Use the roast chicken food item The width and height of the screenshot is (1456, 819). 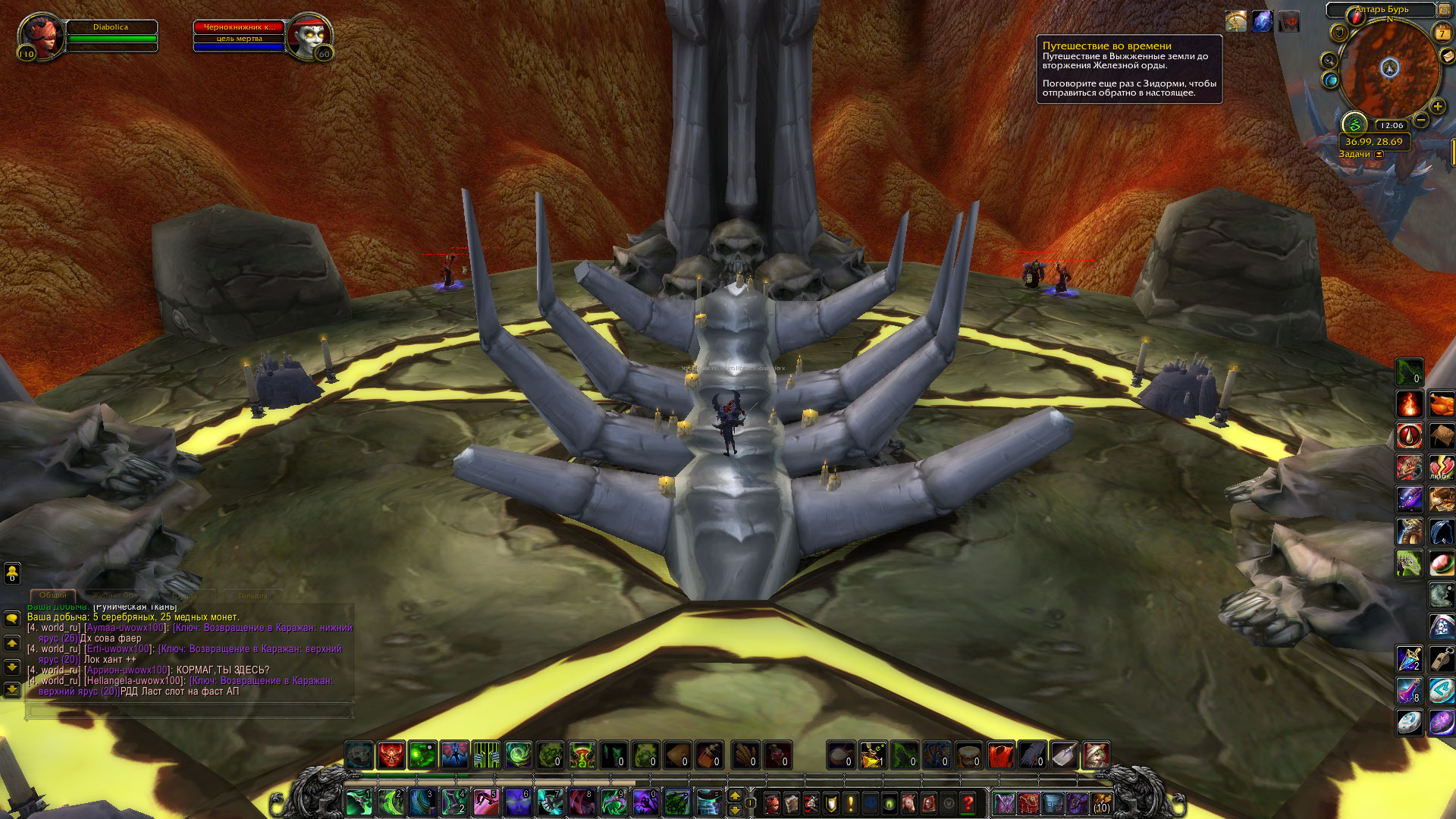pyautogui.click(x=1442, y=404)
